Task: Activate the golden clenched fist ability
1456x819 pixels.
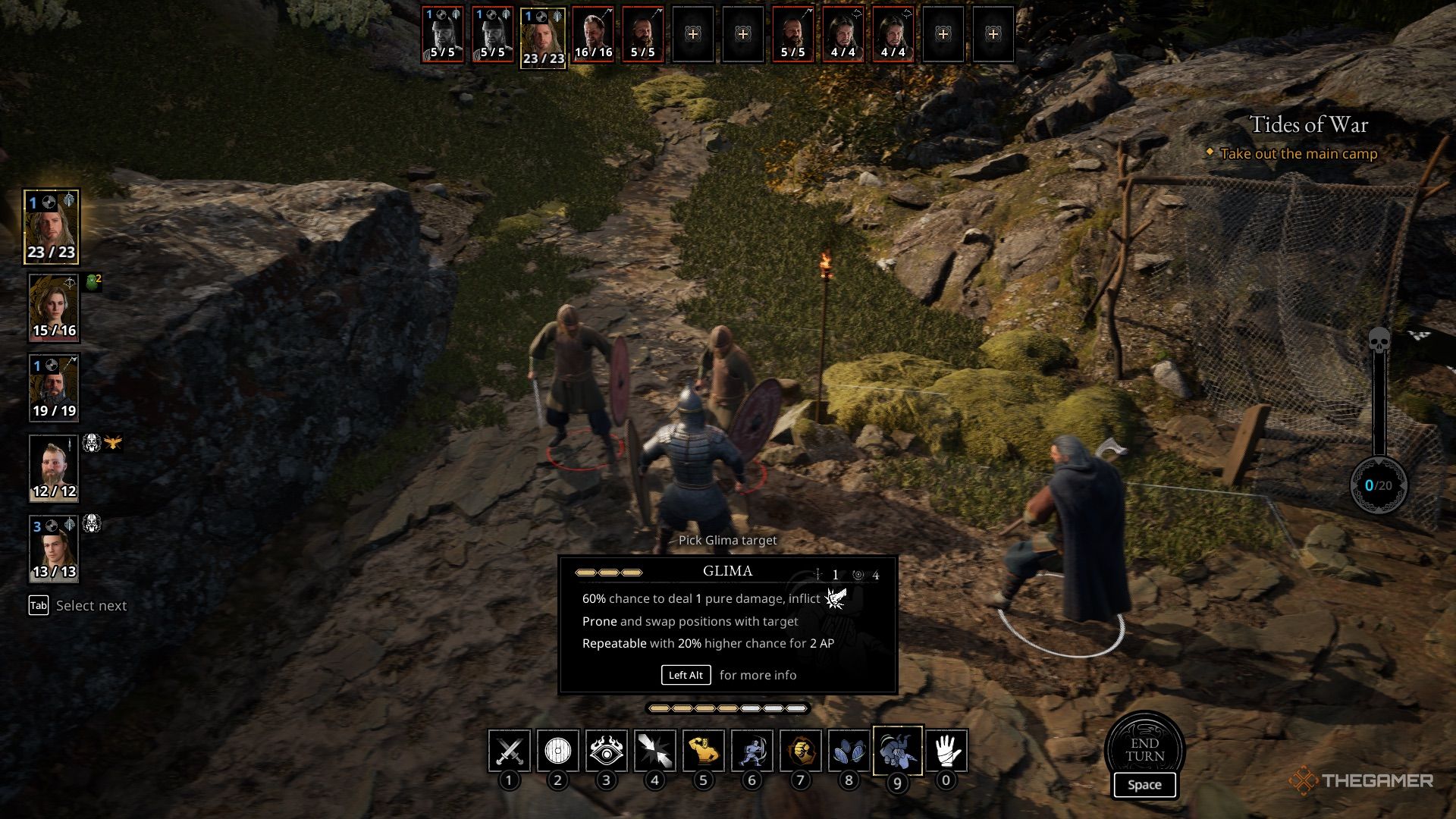Action: [800, 751]
